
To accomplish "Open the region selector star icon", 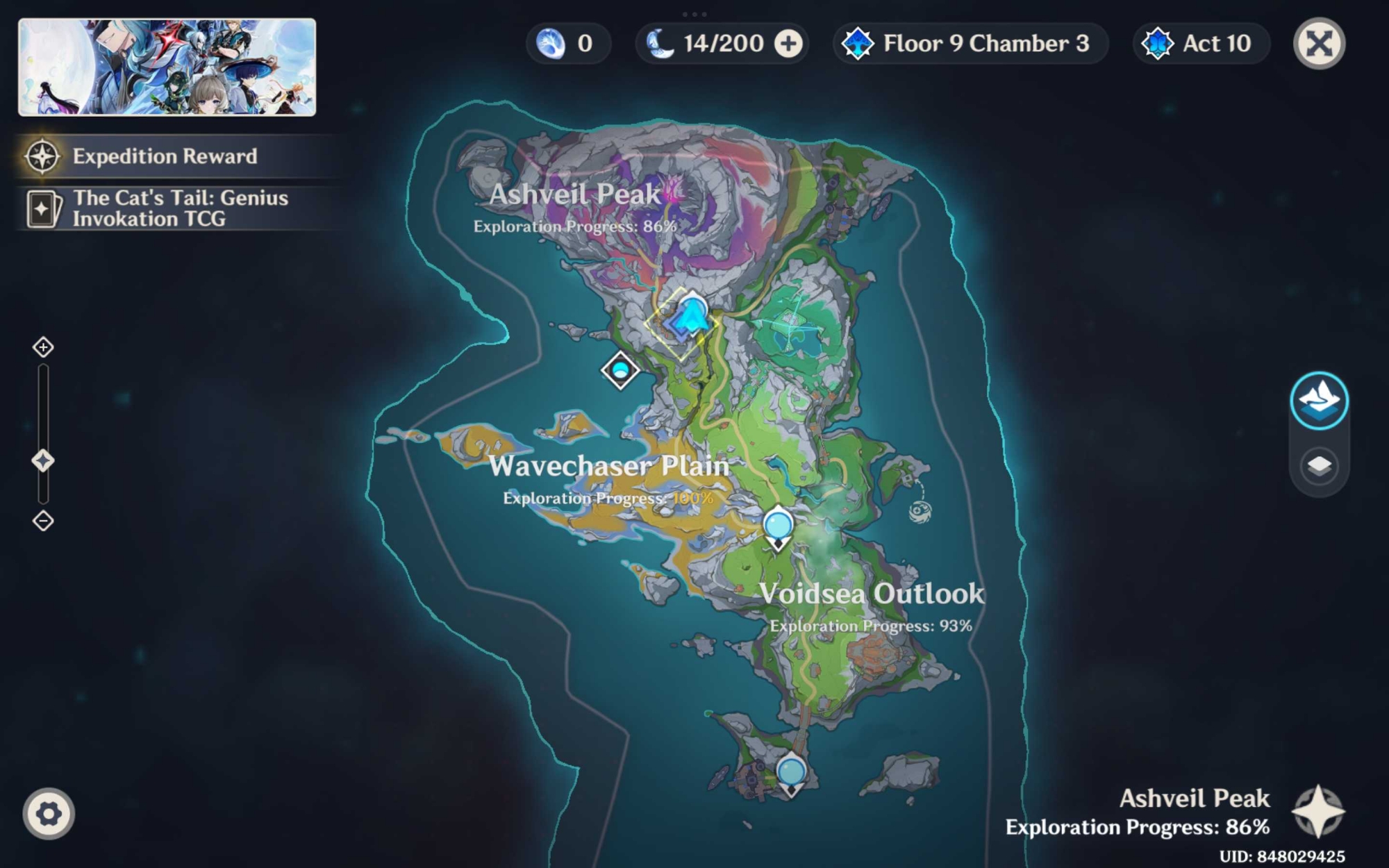I will (x=1317, y=812).
